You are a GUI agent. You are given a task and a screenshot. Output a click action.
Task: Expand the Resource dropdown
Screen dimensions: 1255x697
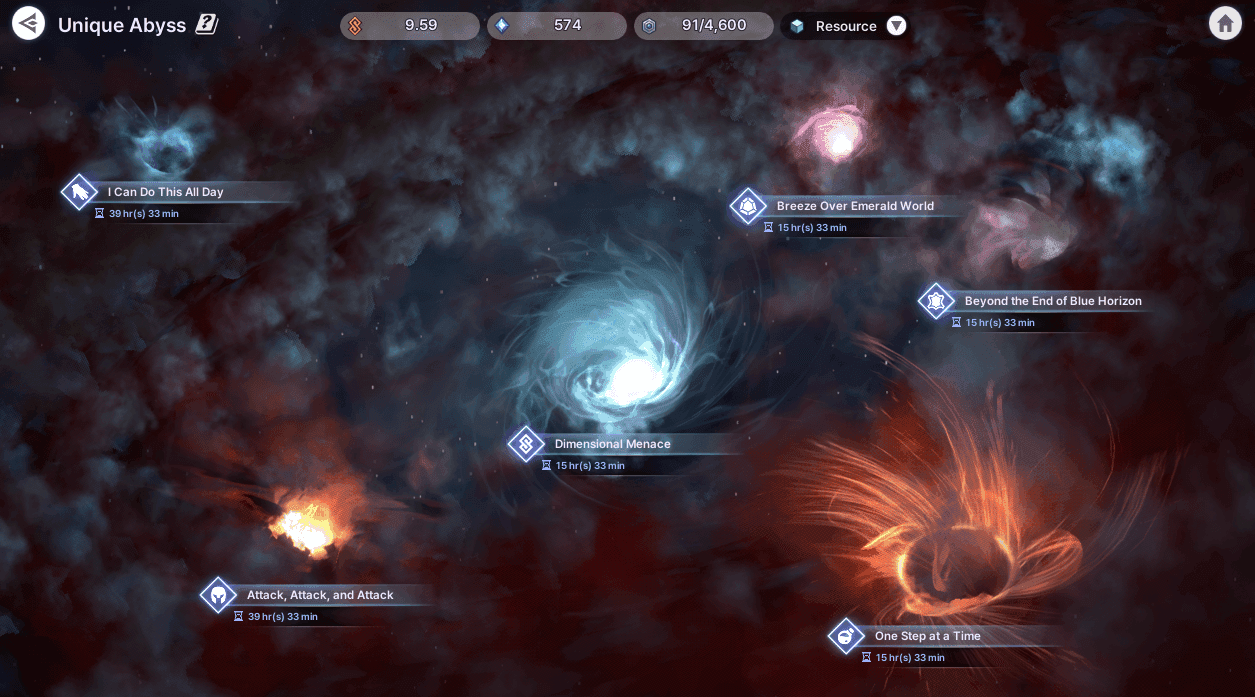(896, 26)
